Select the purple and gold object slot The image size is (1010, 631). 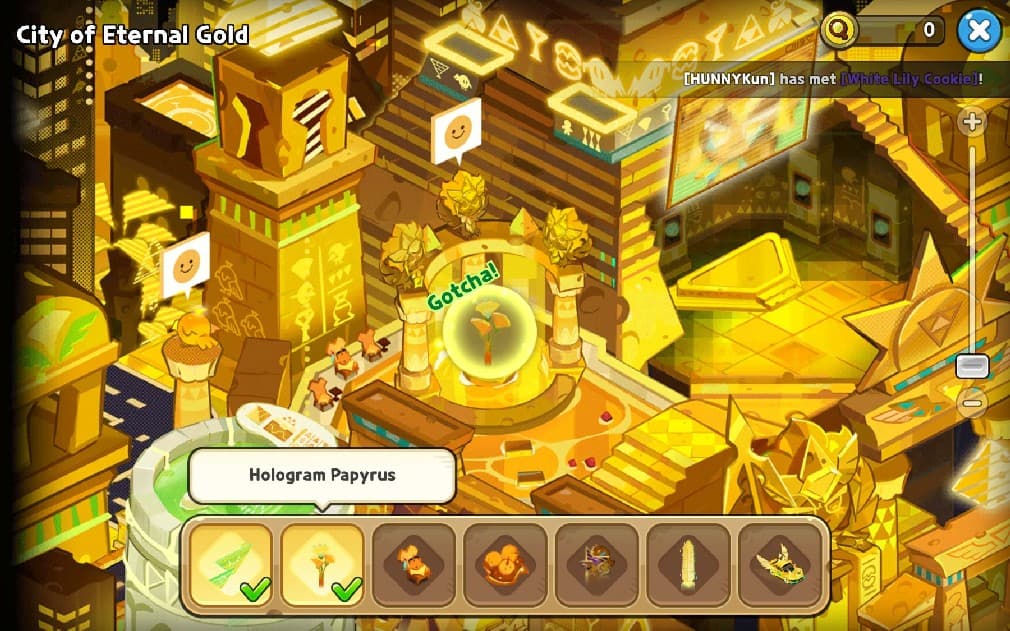597,565
